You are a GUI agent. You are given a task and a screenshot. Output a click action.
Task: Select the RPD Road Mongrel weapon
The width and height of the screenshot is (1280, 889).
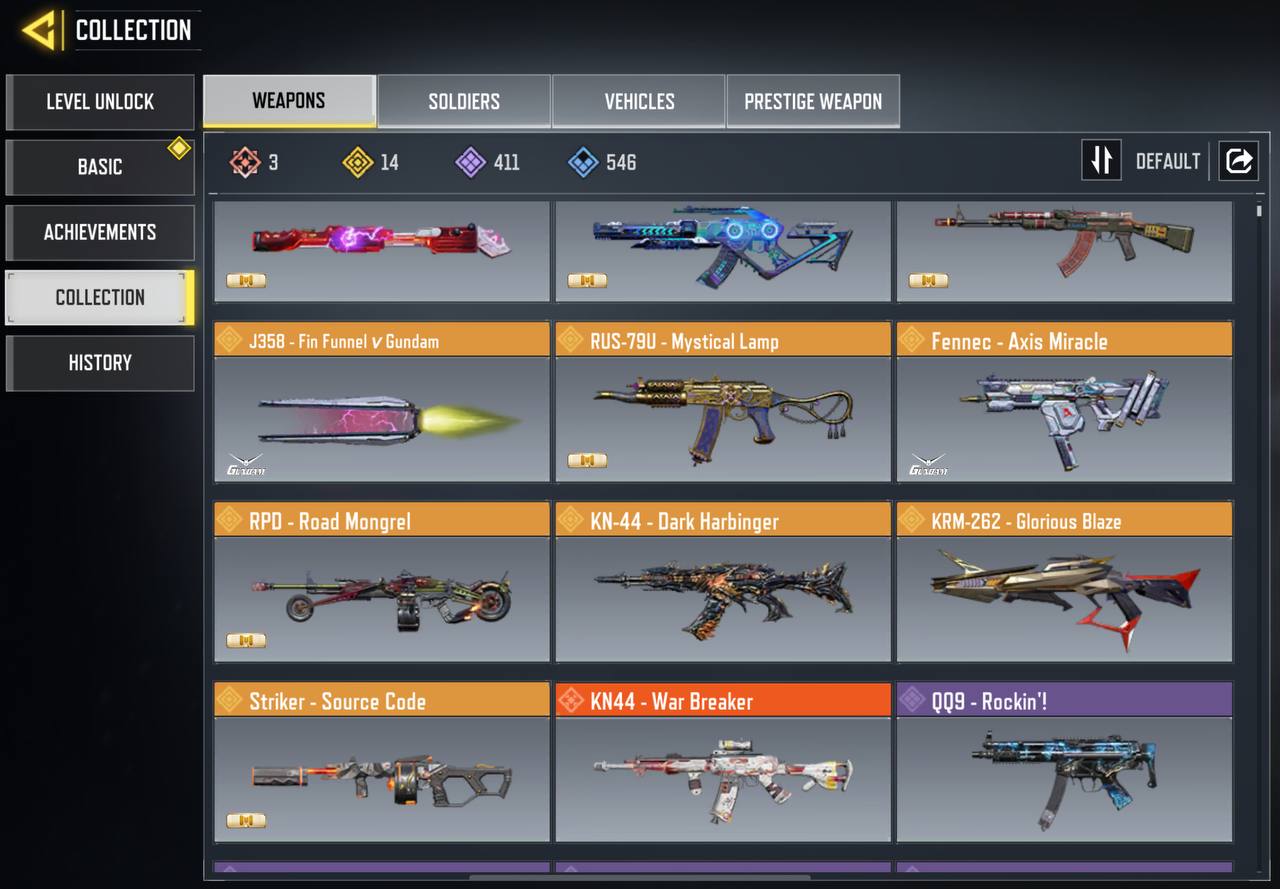coord(381,582)
